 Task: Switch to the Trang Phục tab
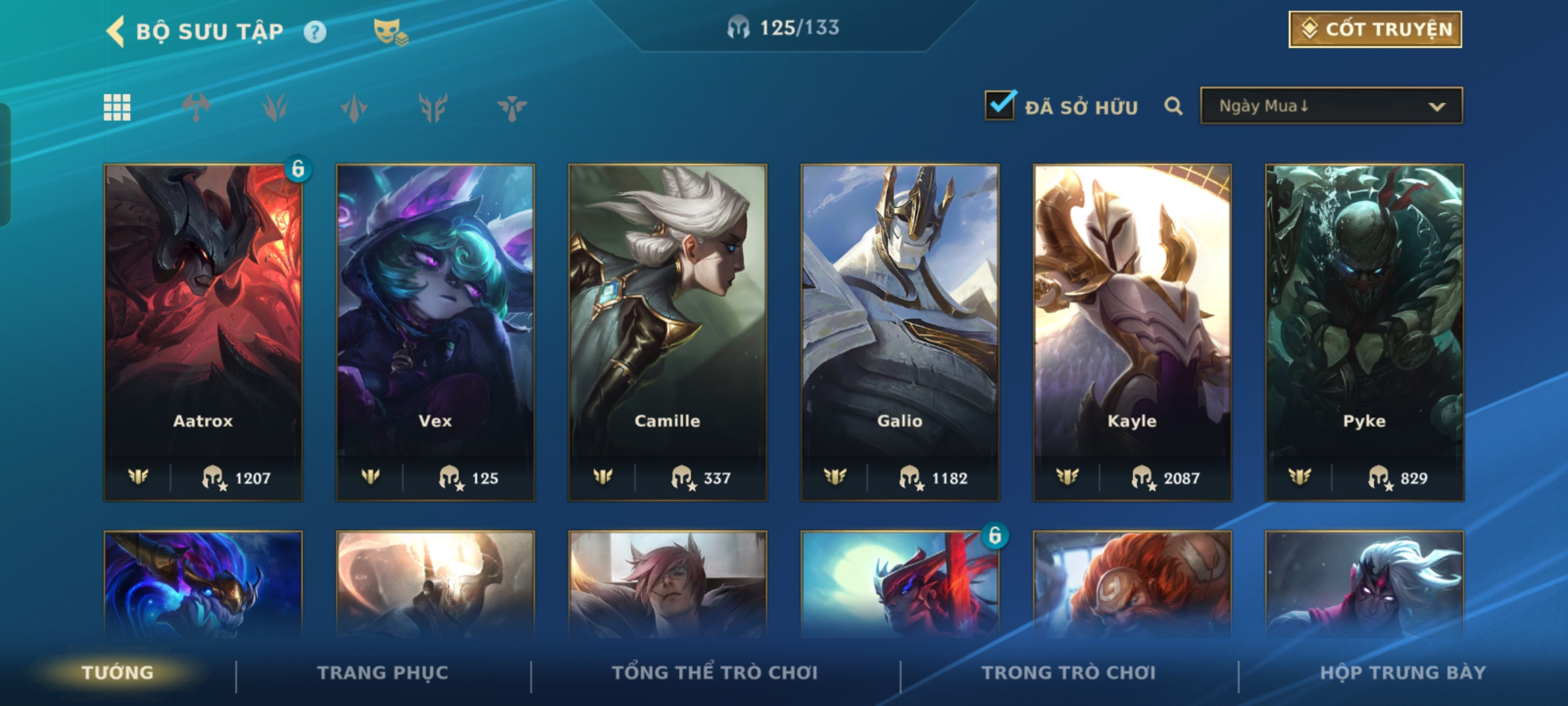[383, 673]
